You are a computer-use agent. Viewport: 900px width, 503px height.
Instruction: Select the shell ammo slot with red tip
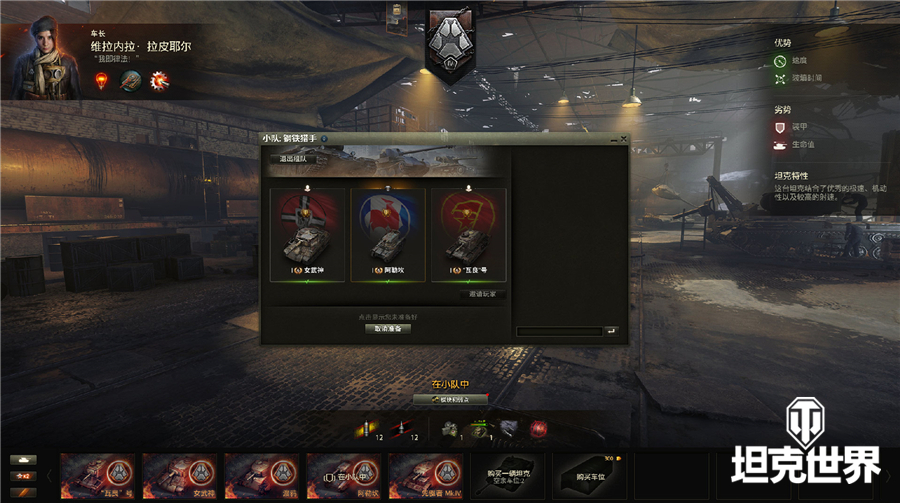400,429
